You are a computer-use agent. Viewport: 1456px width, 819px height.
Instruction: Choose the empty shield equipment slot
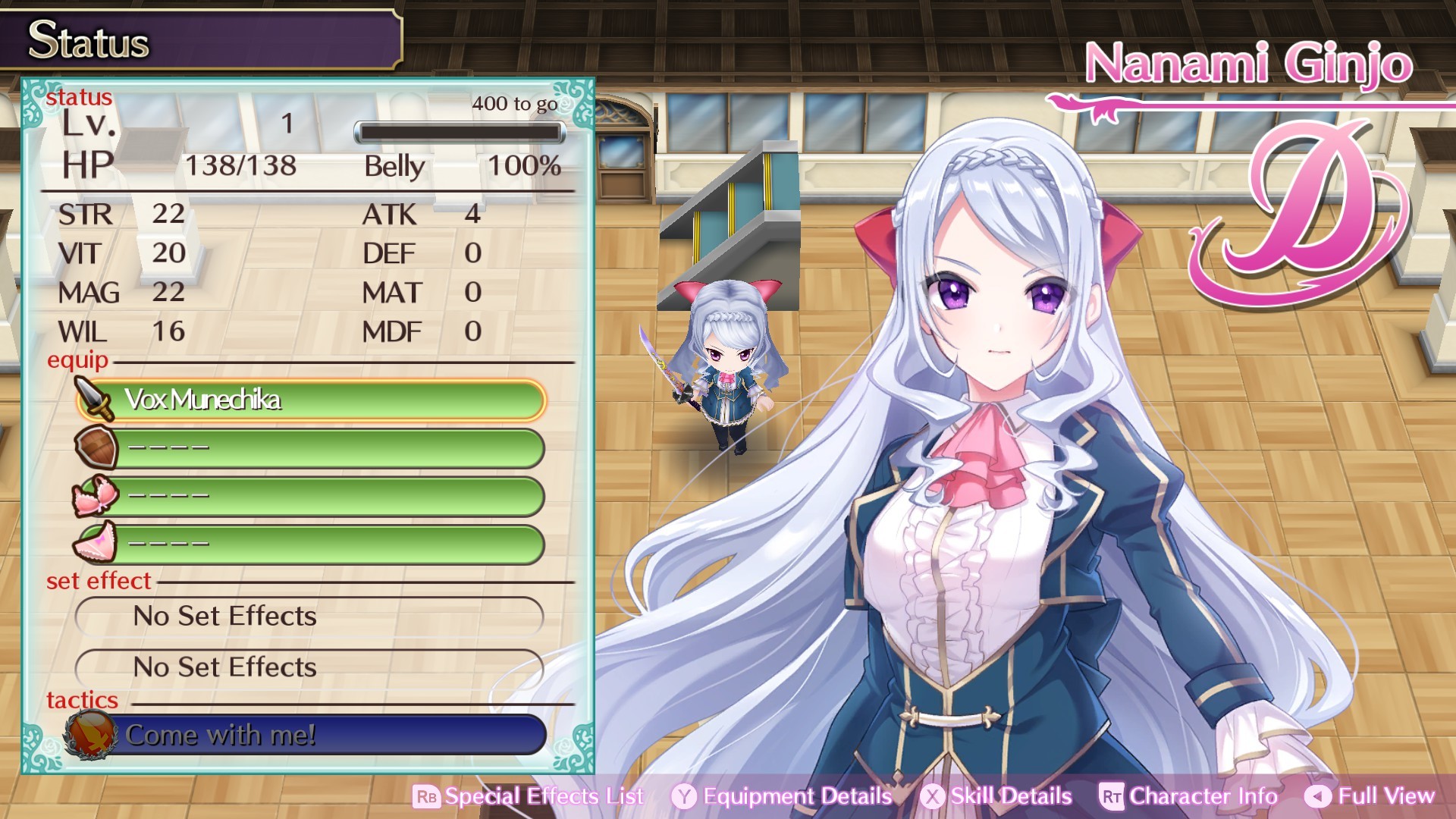click(x=311, y=447)
